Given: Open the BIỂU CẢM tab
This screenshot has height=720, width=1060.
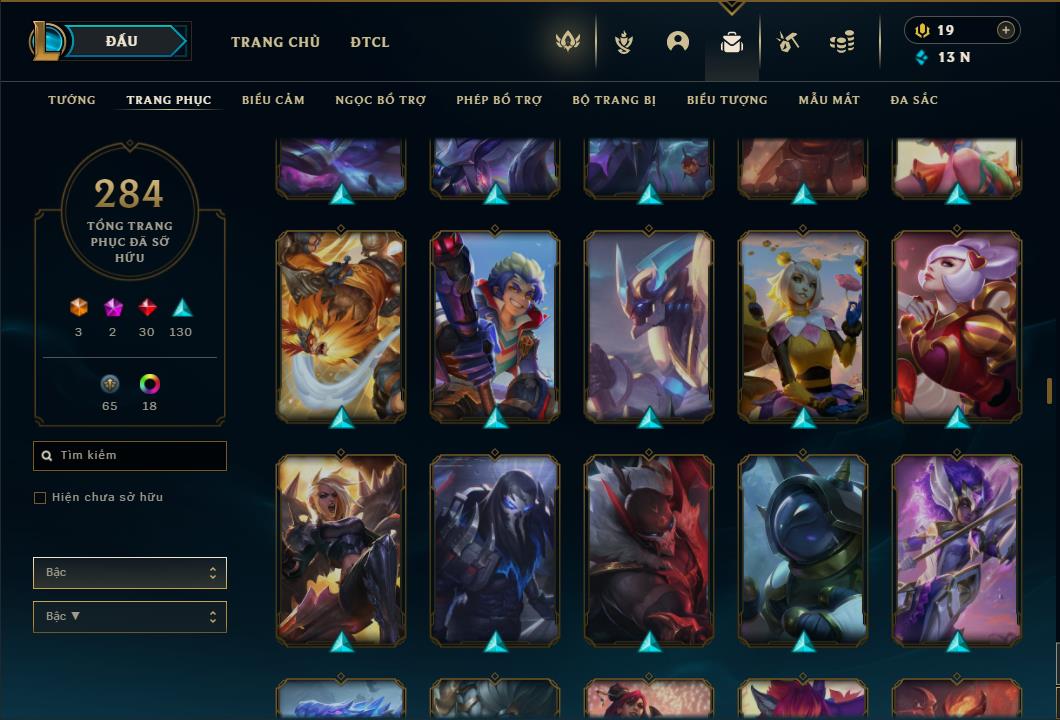Looking at the screenshot, I should [x=273, y=100].
